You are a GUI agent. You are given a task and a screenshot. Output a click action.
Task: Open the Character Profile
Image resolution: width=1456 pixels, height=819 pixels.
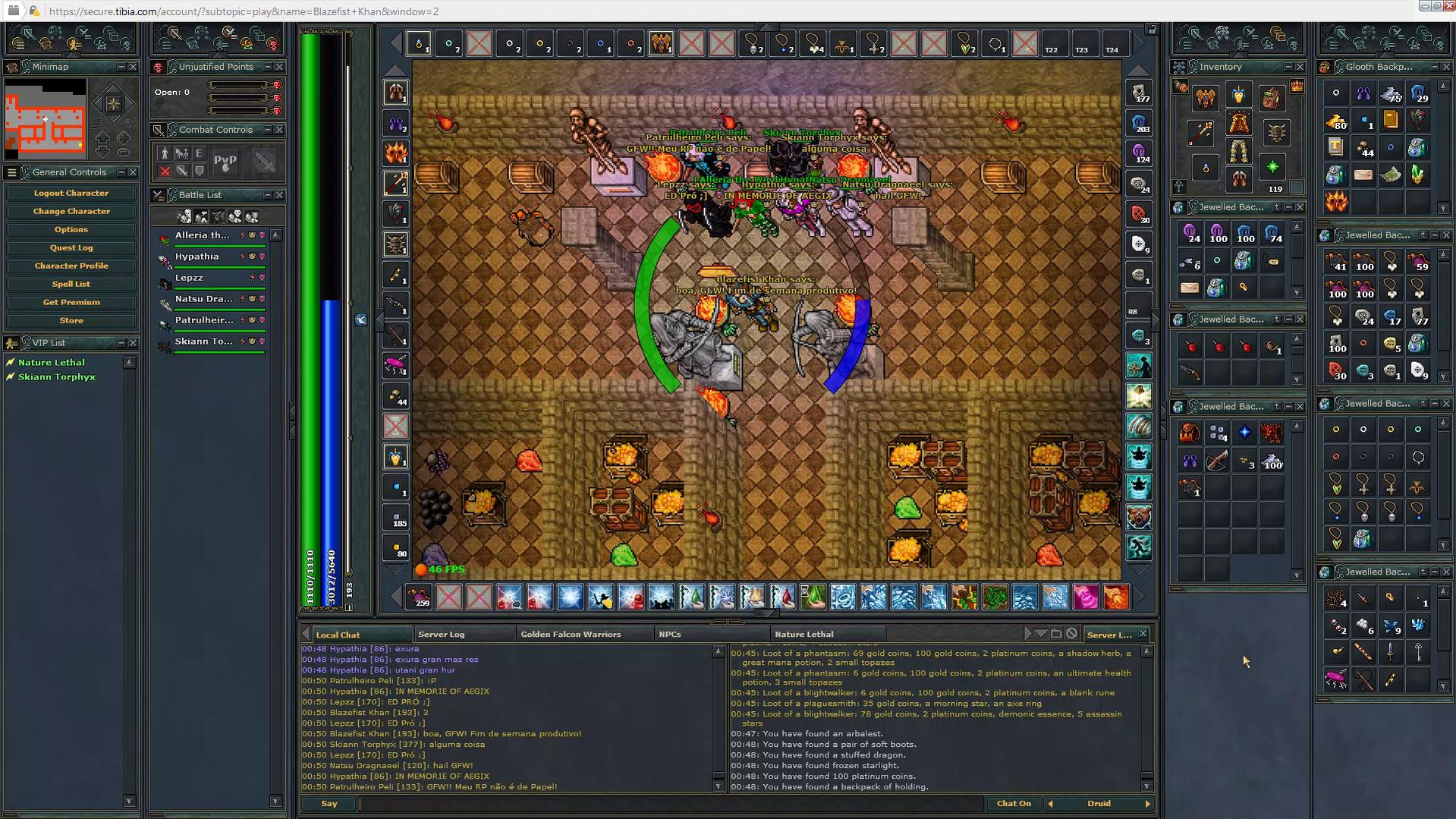[71, 266]
